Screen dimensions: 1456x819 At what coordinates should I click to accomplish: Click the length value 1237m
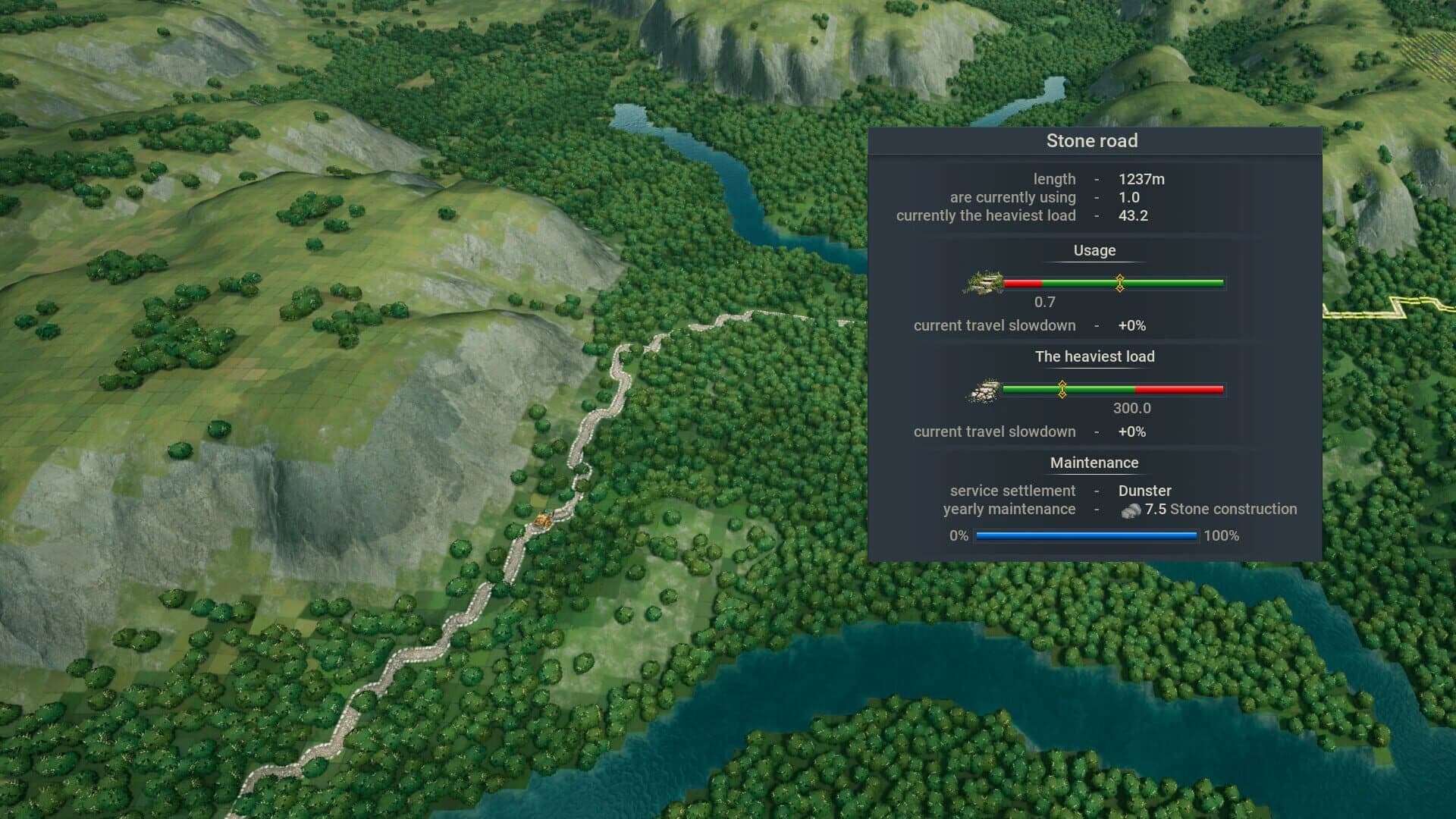click(x=1142, y=179)
